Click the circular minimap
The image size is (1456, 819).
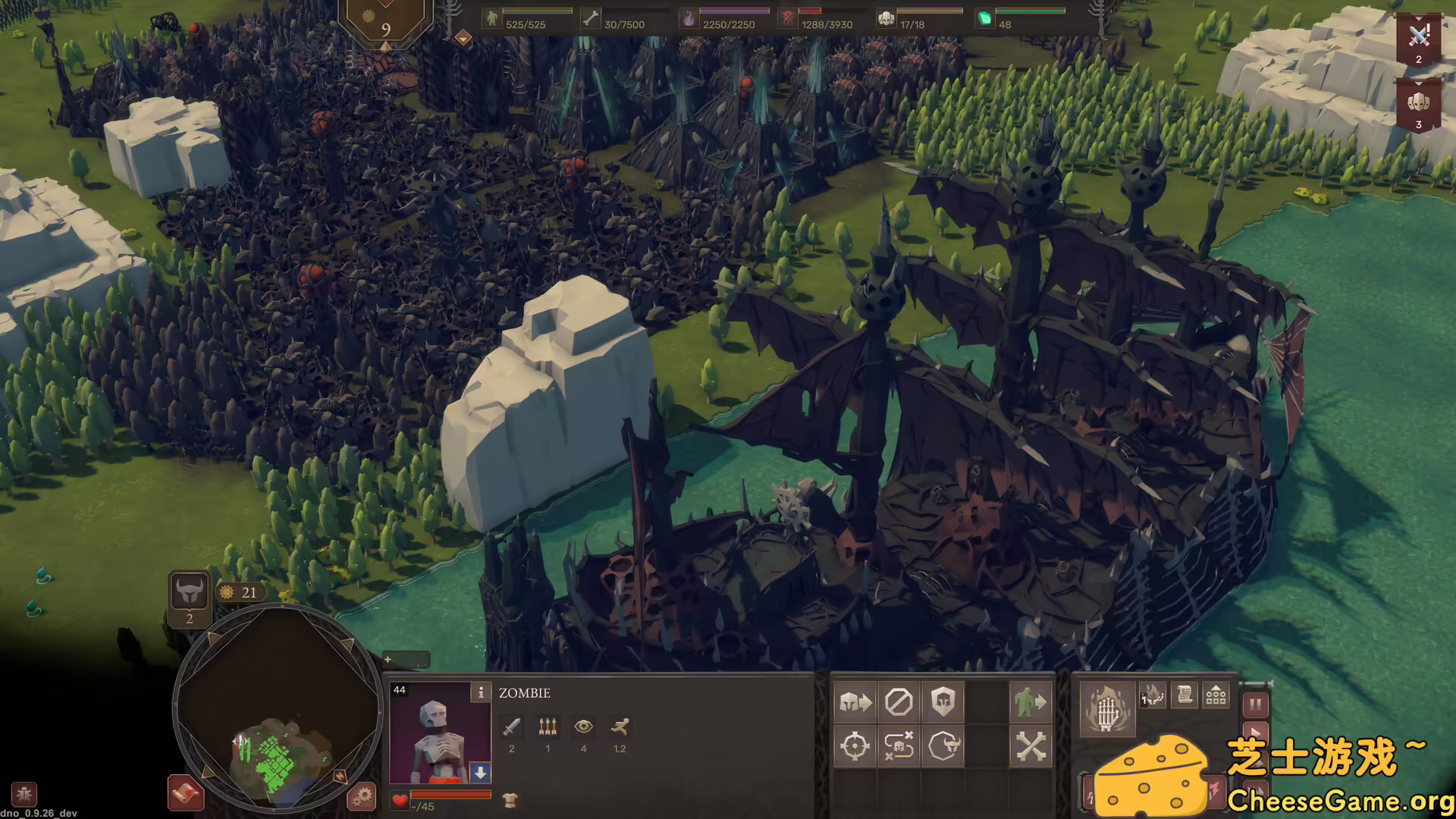(x=278, y=710)
